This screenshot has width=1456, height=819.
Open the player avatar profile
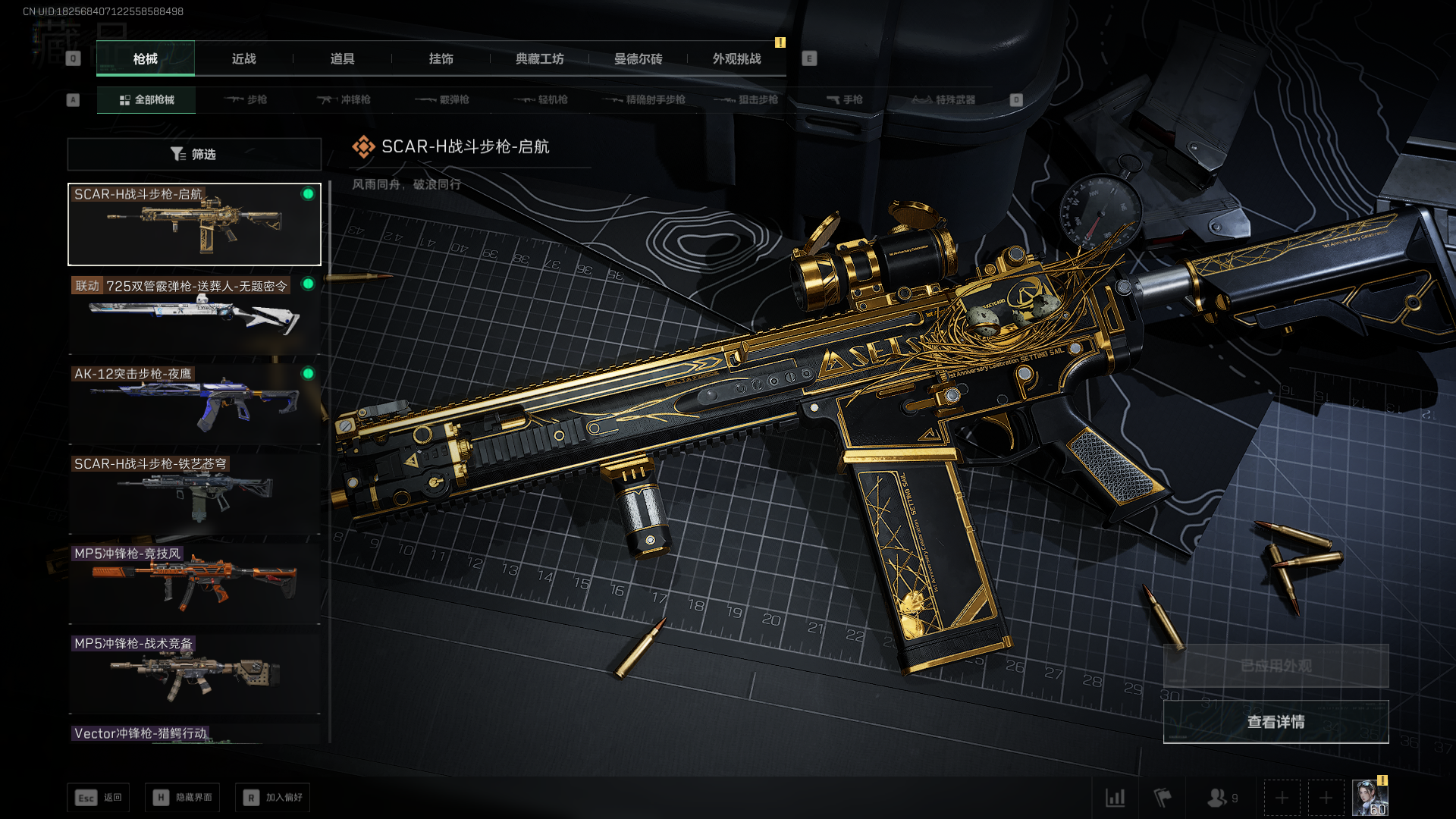pyautogui.click(x=1370, y=798)
